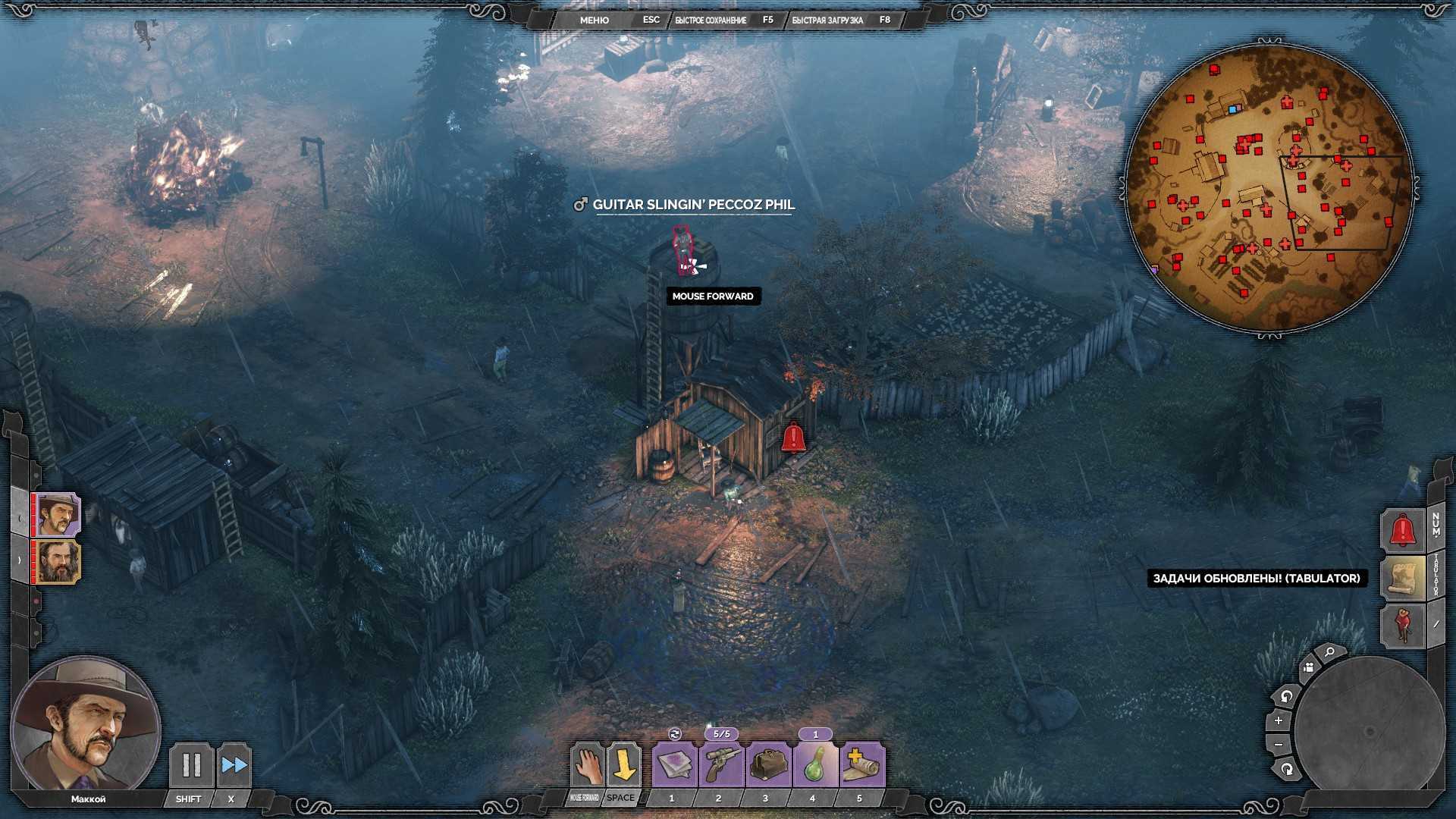Pause with the Showdown mode button

click(191, 765)
